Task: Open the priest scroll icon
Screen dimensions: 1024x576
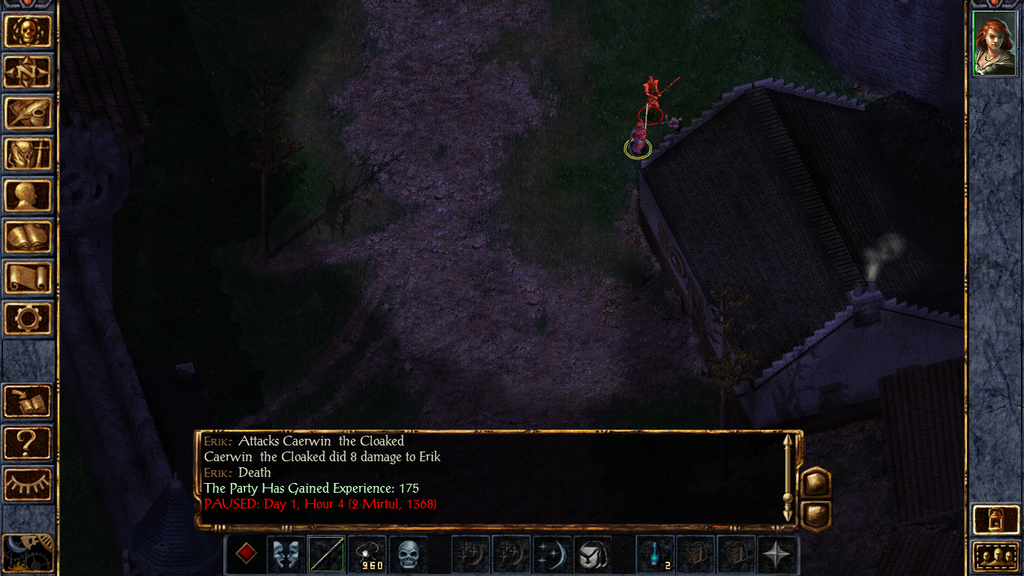Action: click(28, 277)
